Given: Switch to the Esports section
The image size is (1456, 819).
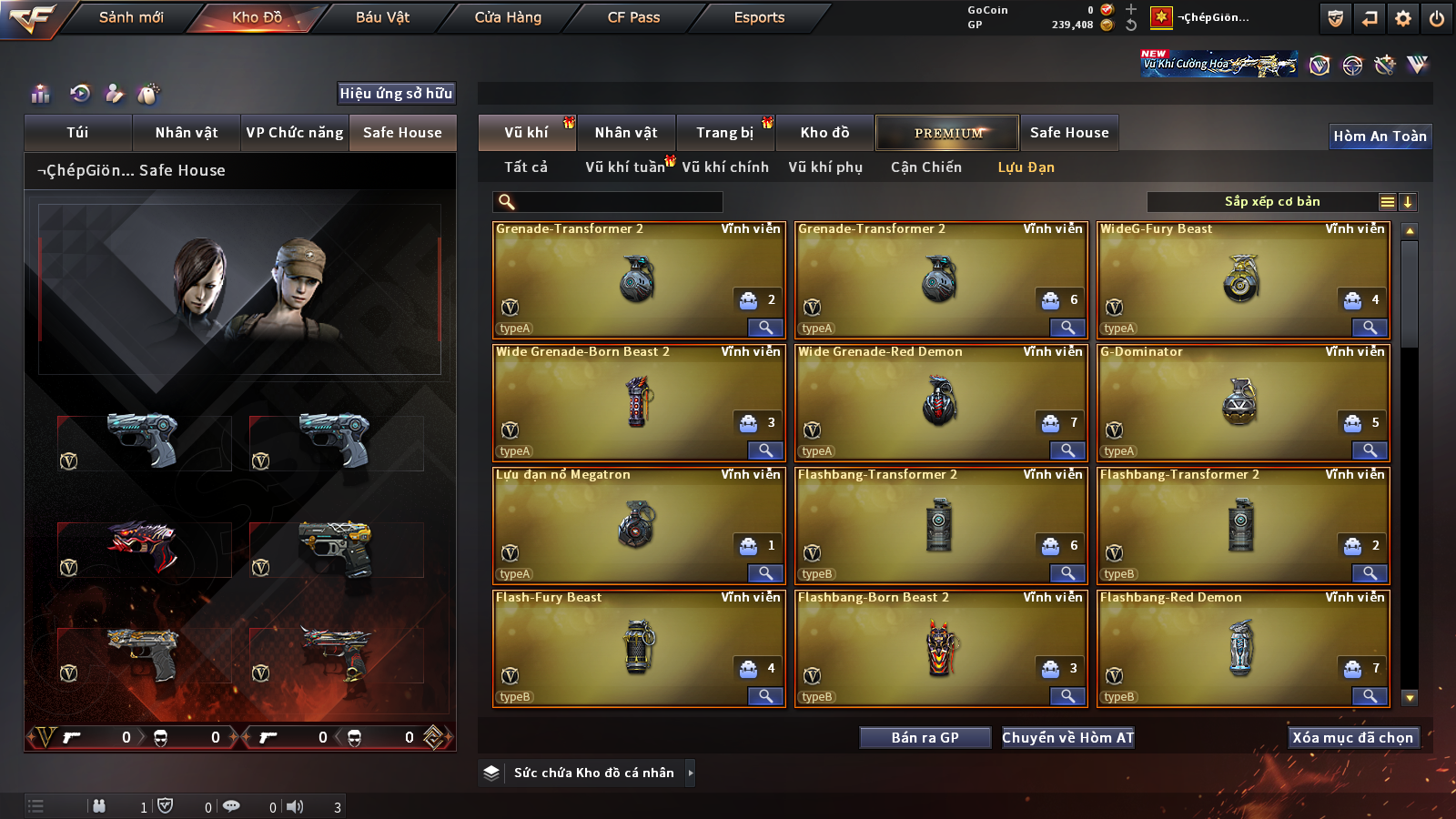Looking at the screenshot, I should click(759, 17).
